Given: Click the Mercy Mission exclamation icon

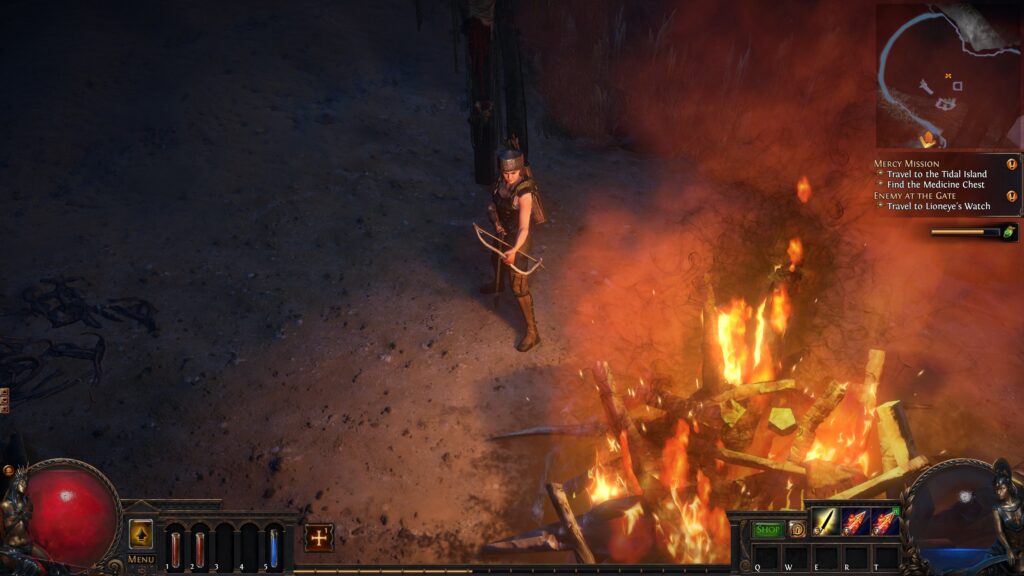Looking at the screenshot, I should [x=1012, y=164].
